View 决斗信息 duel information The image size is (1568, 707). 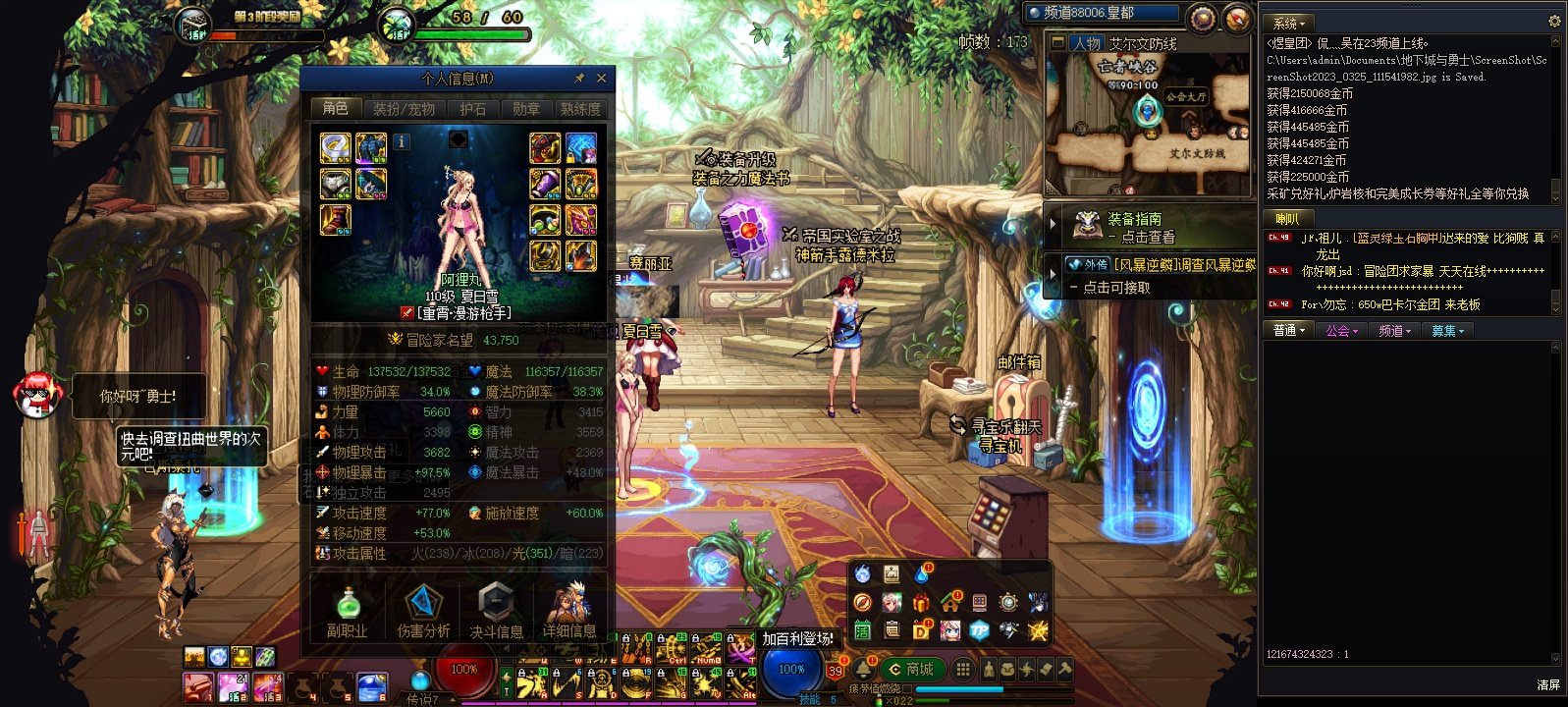(x=496, y=610)
